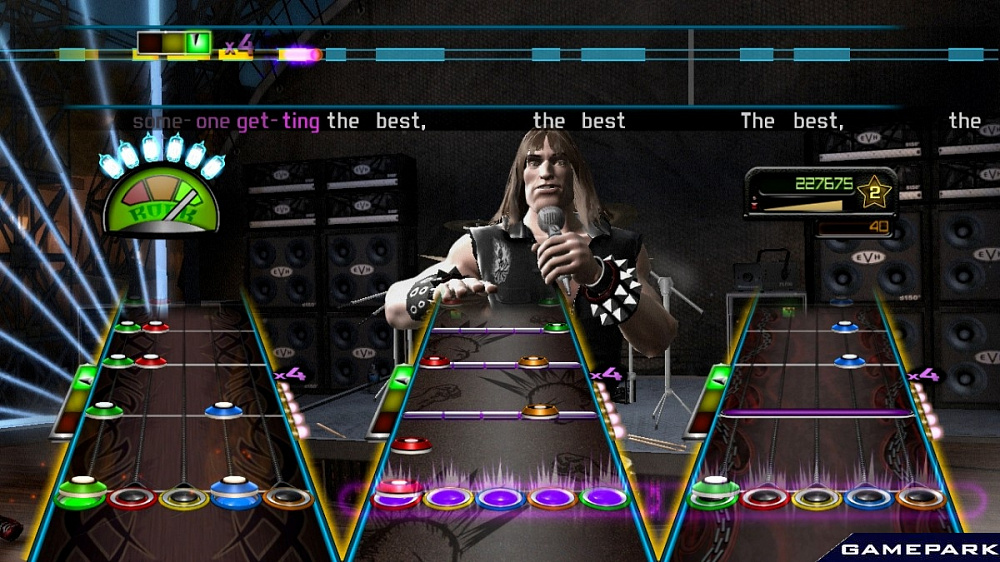Hit the red fret on the left highway
1000x562 pixels.
point(132,497)
